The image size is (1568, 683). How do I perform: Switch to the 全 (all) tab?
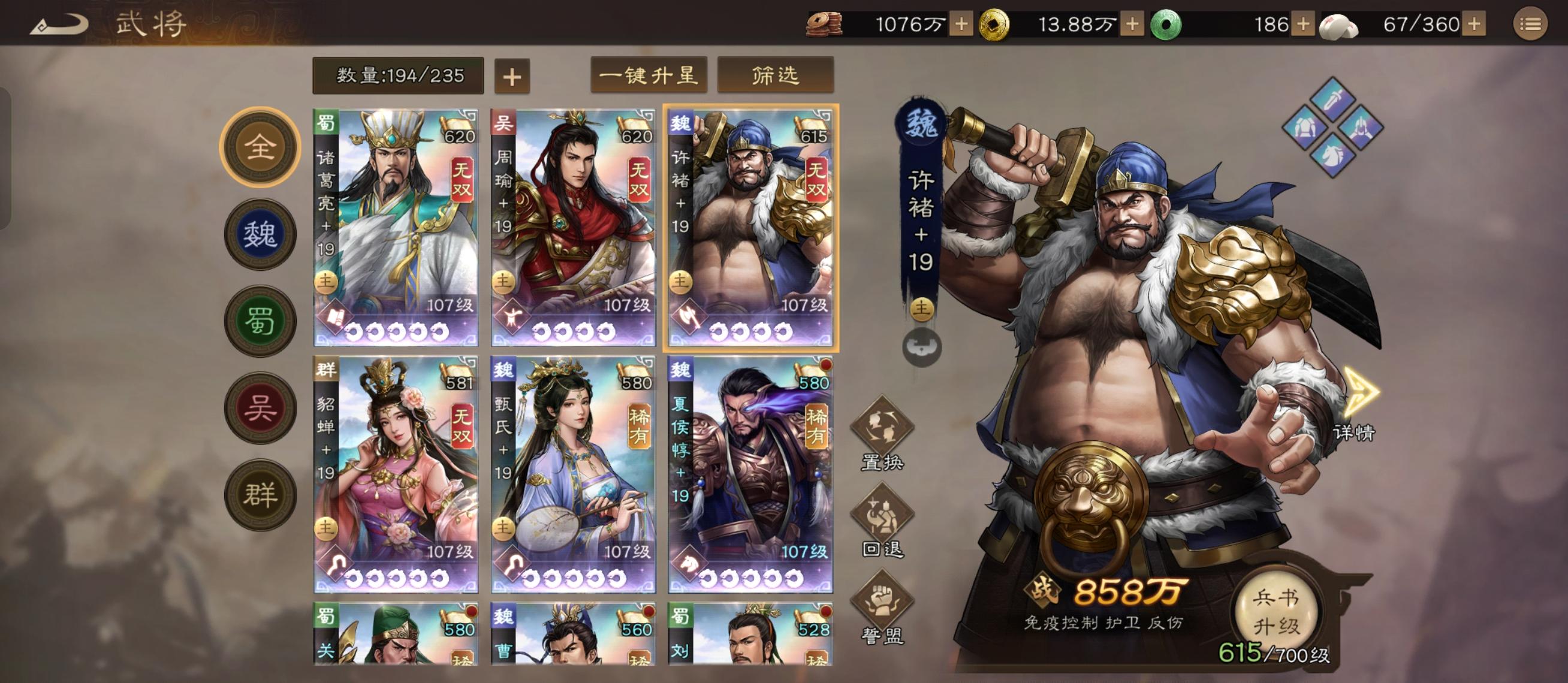click(262, 146)
